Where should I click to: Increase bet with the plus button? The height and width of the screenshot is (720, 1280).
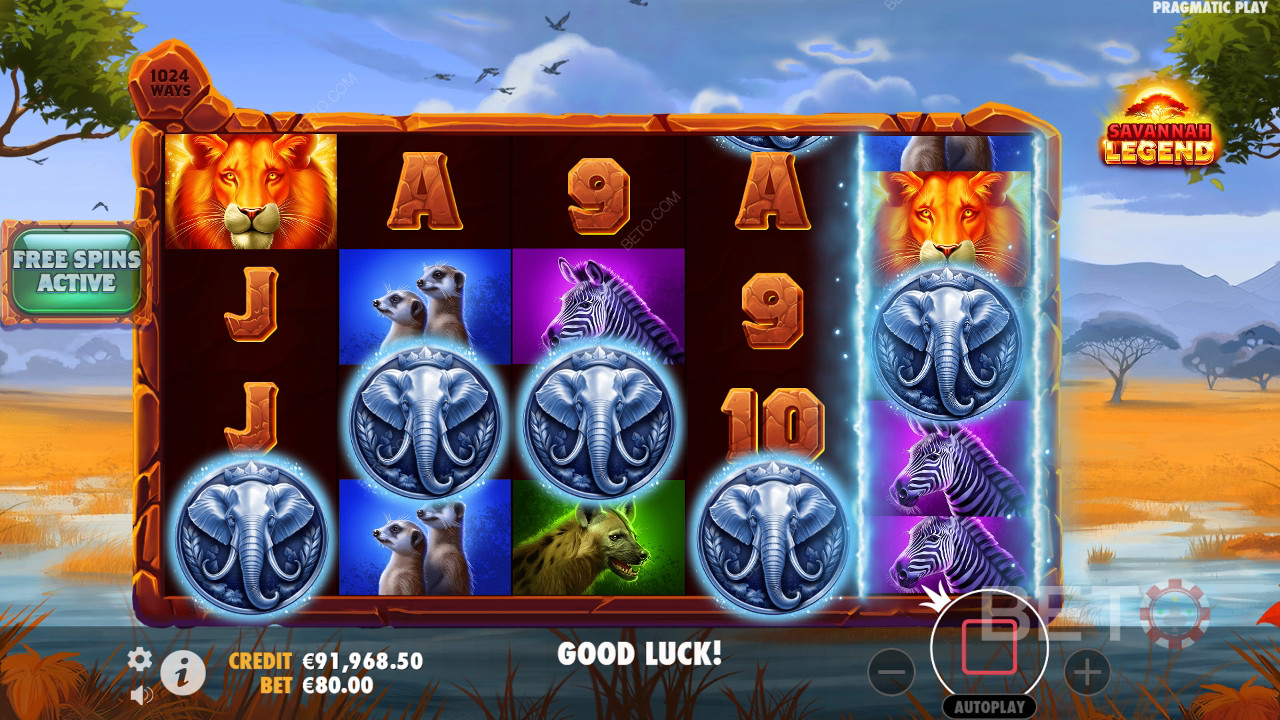(1088, 673)
